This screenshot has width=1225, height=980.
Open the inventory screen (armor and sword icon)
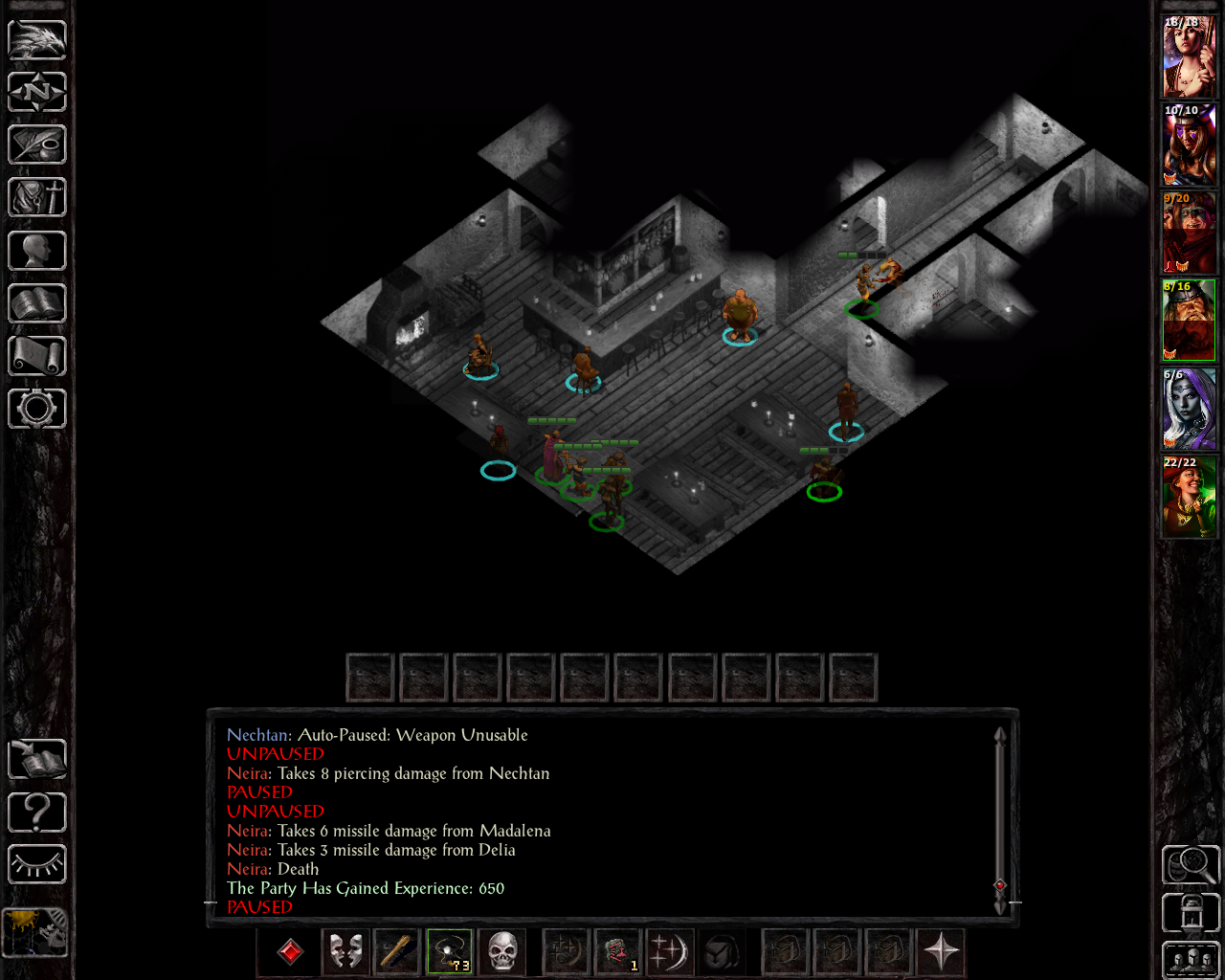[37, 198]
